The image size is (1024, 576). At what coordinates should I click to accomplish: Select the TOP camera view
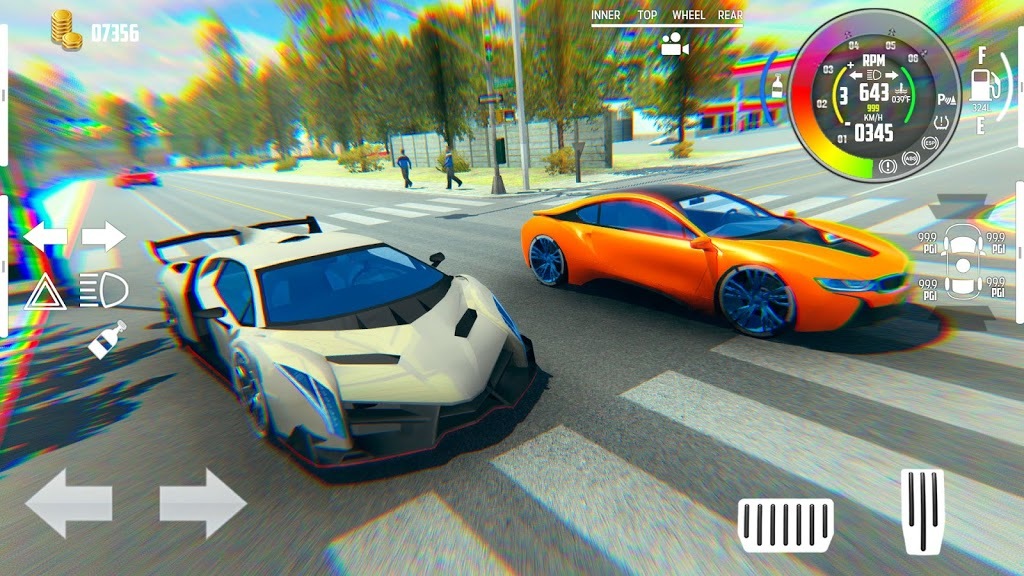[647, 15]
